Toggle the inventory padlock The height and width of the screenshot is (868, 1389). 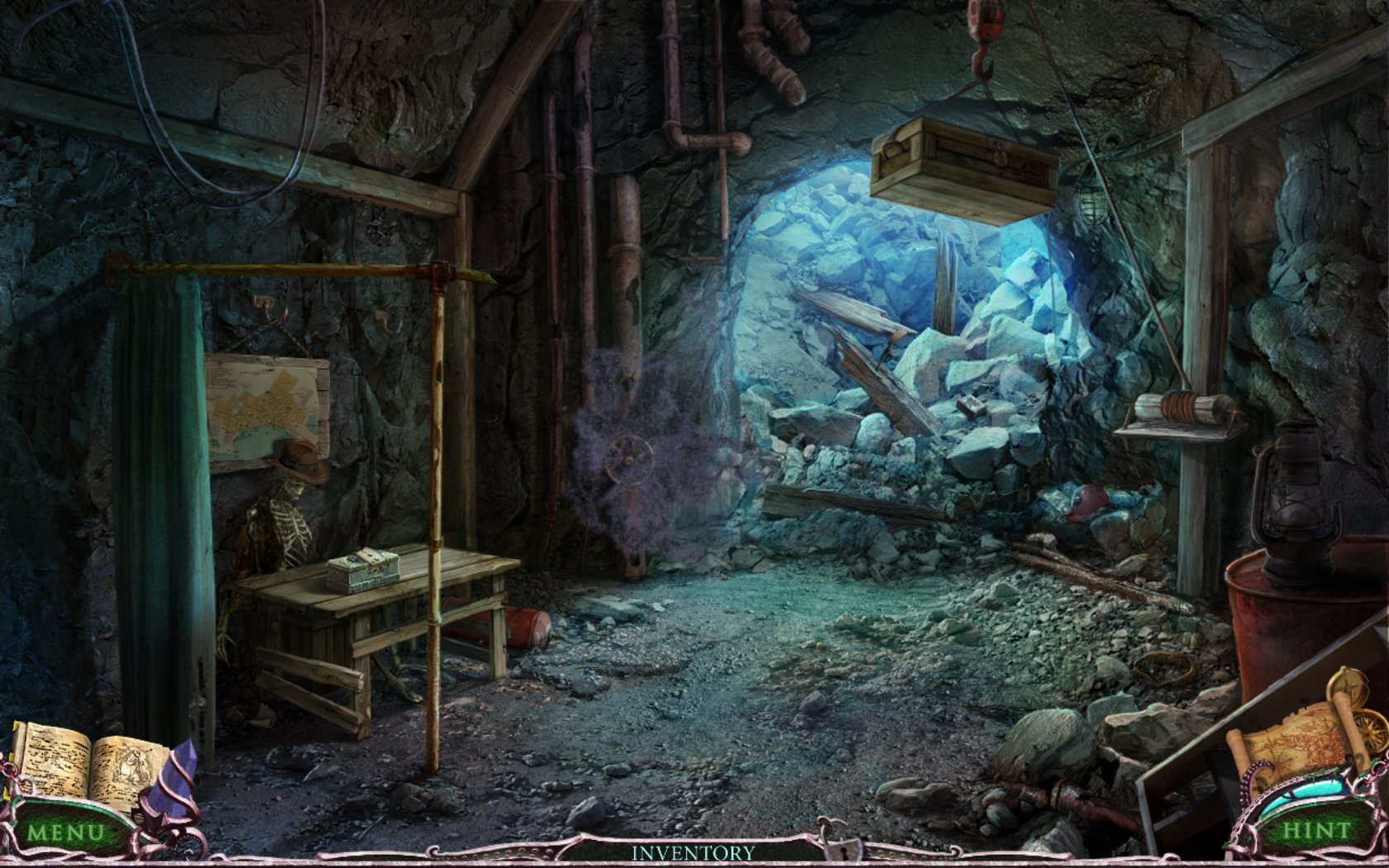tap(842, 847)
